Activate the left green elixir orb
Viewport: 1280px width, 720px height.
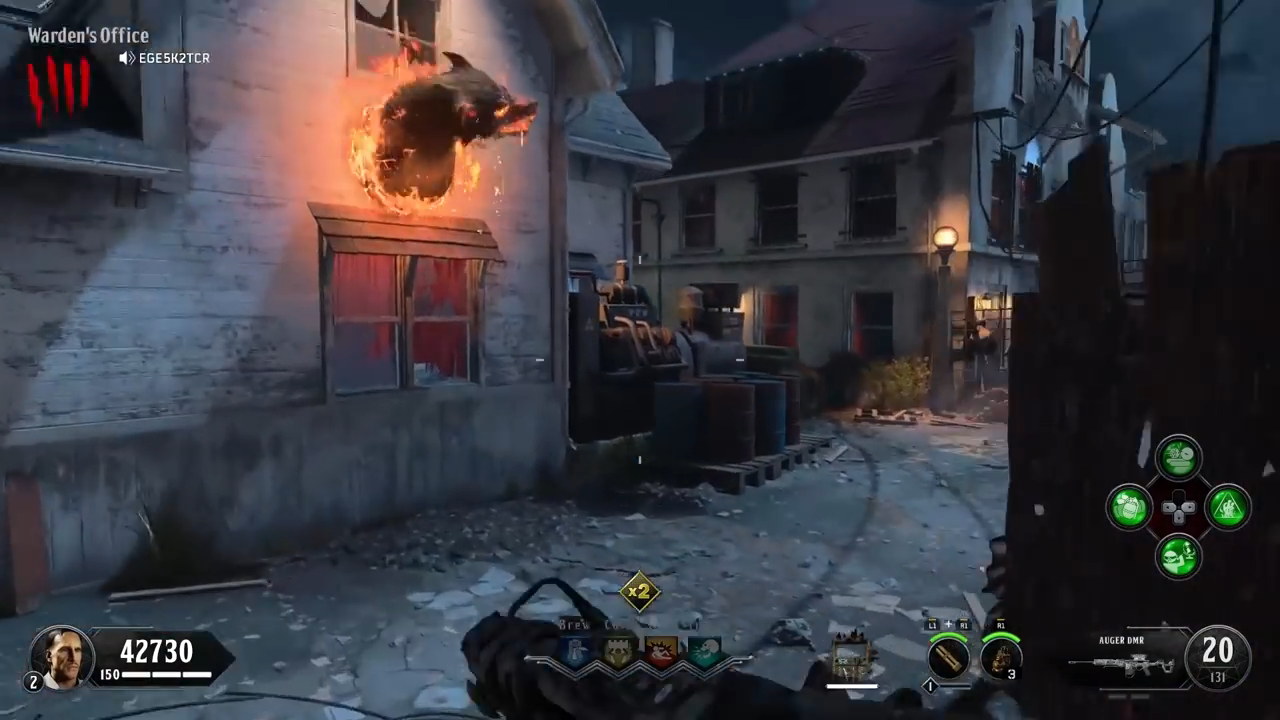pyautogui.click(x=1130, y=506)
